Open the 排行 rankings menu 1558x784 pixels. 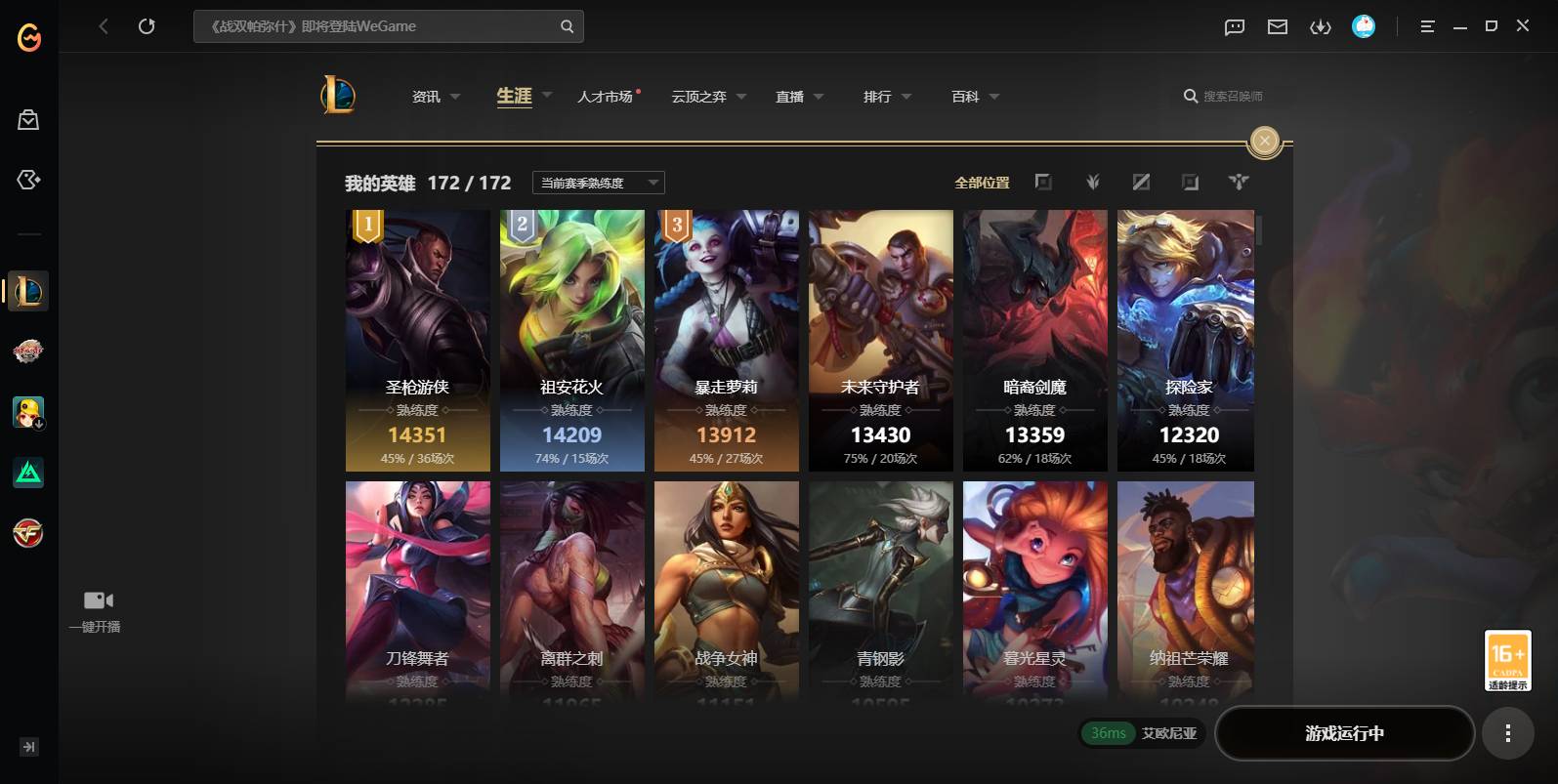click(886, 97)
